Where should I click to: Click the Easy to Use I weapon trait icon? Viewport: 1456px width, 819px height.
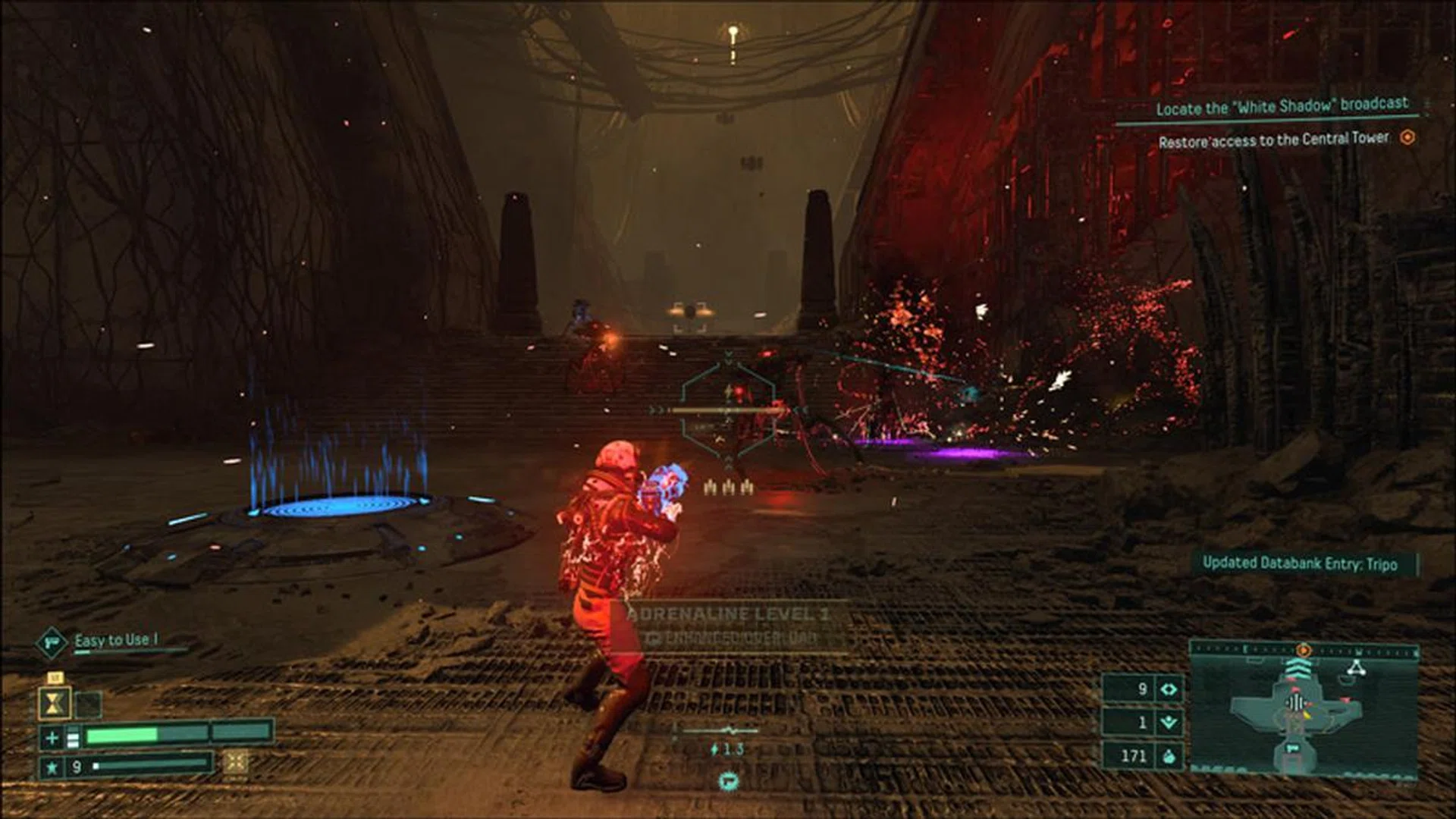coord(52,643)
